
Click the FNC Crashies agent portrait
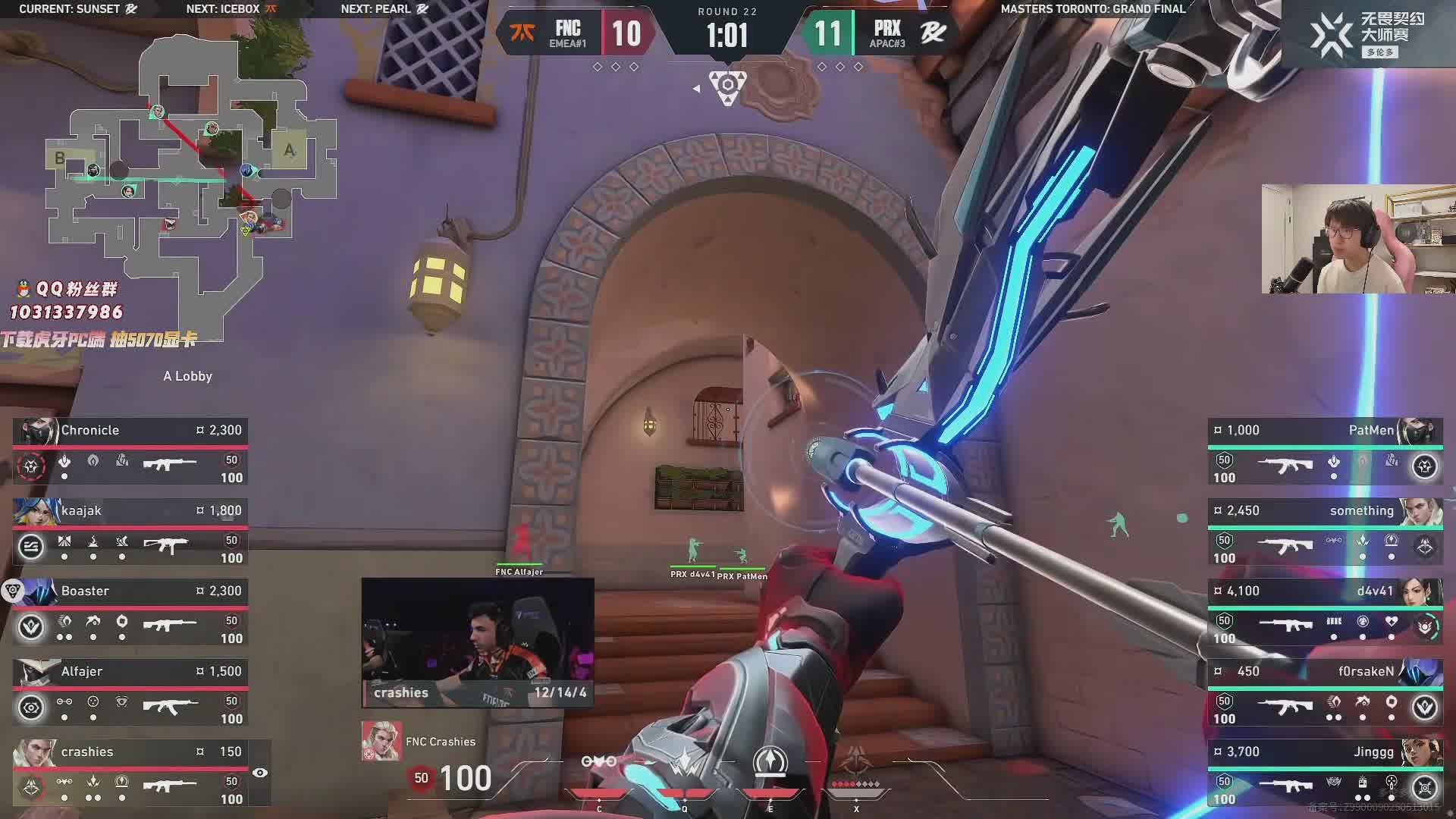click(x=381, y=741)
